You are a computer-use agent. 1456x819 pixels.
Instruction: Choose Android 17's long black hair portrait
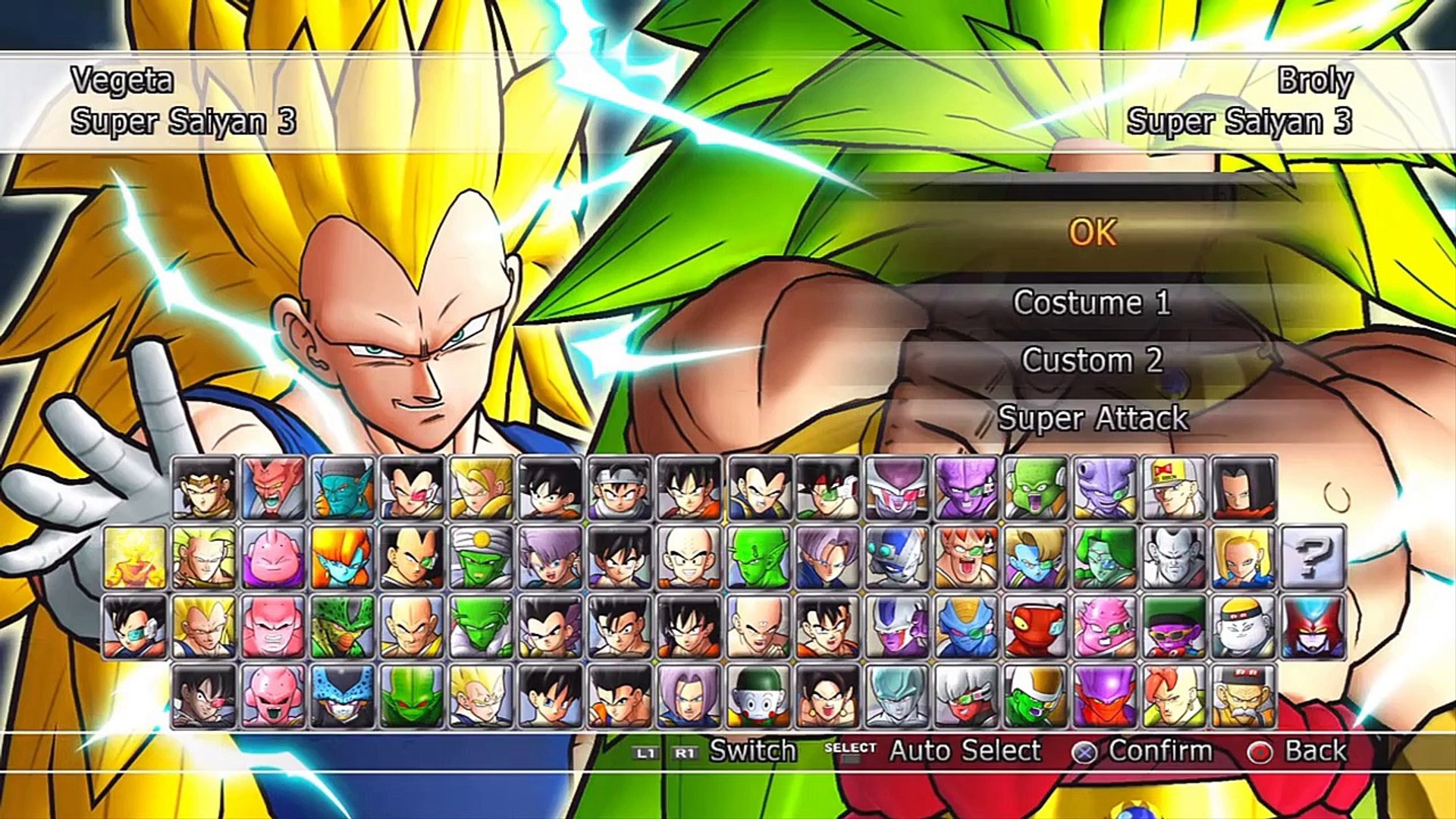[1243, 488]
